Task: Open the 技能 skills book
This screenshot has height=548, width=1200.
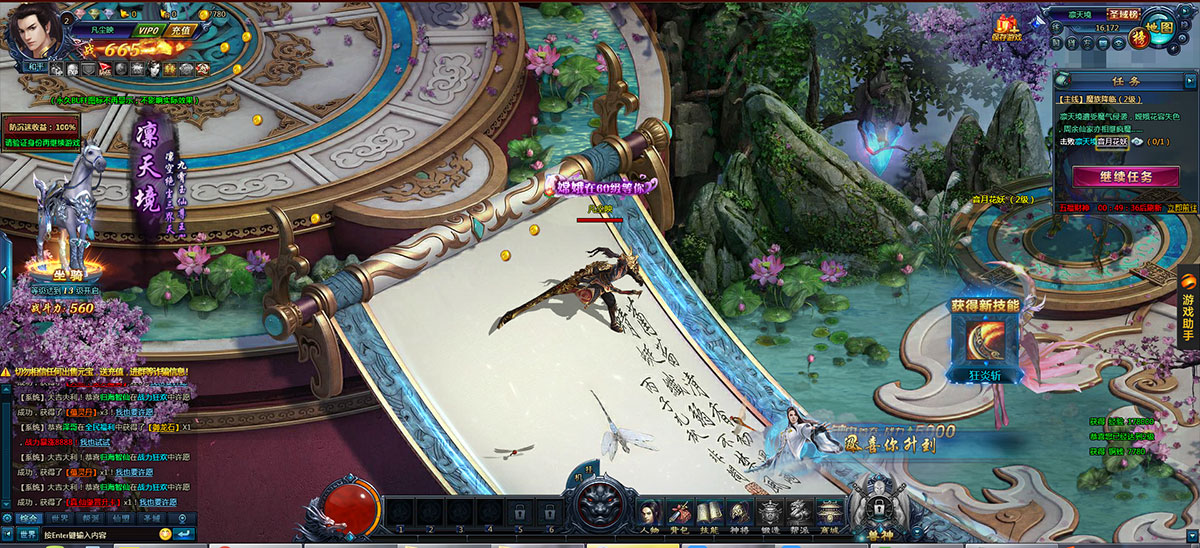Action: click(710, 513)
